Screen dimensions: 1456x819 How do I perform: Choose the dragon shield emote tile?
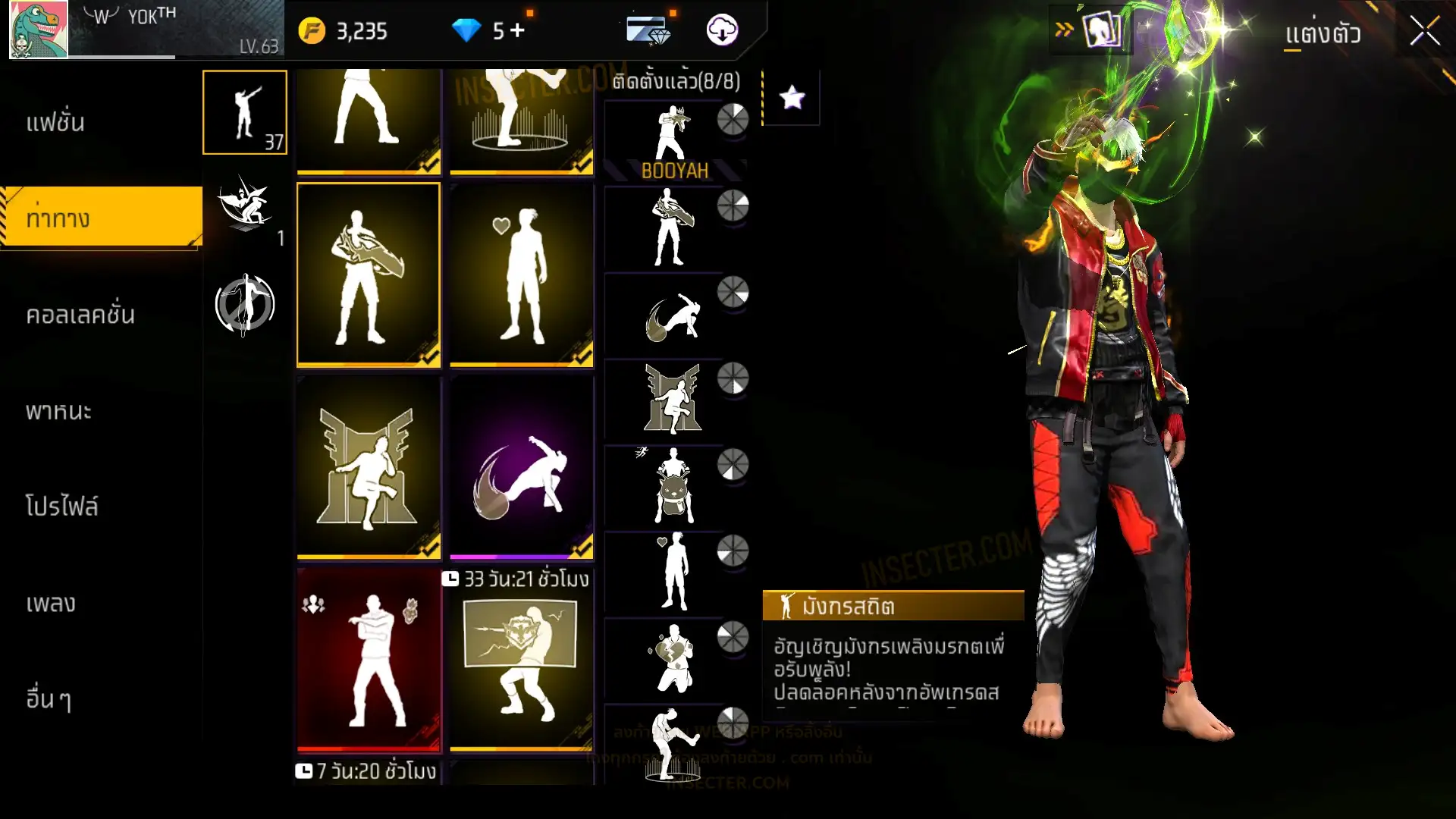(x=369, y=275)
